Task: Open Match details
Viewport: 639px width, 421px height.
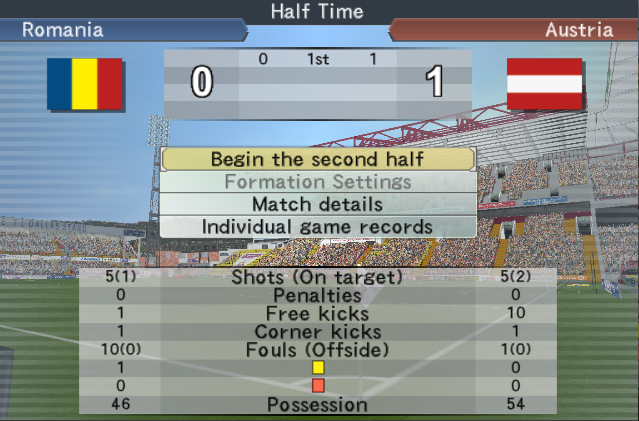Action: [317, 204]
